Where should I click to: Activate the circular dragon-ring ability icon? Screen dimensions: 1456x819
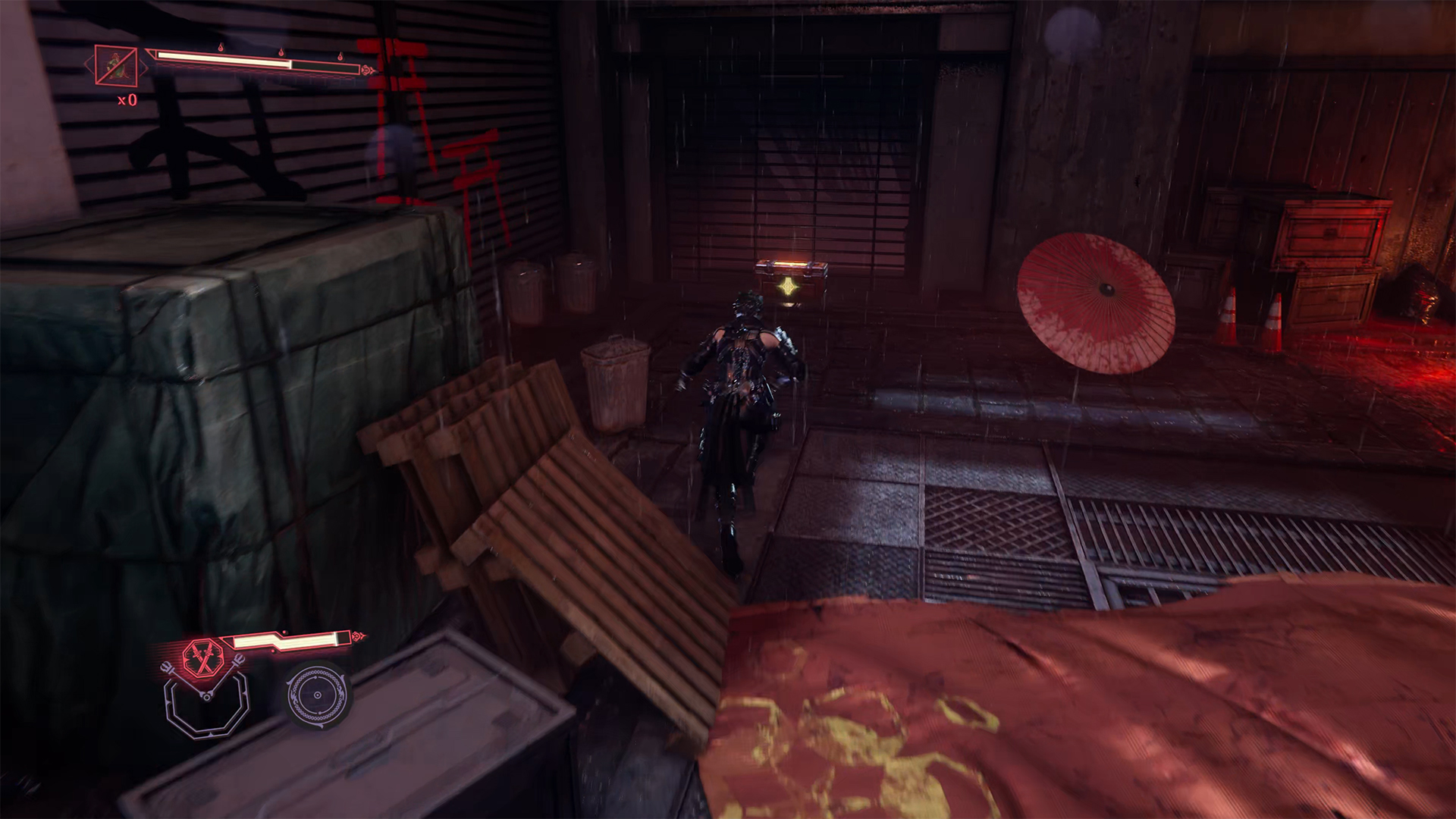318,695
